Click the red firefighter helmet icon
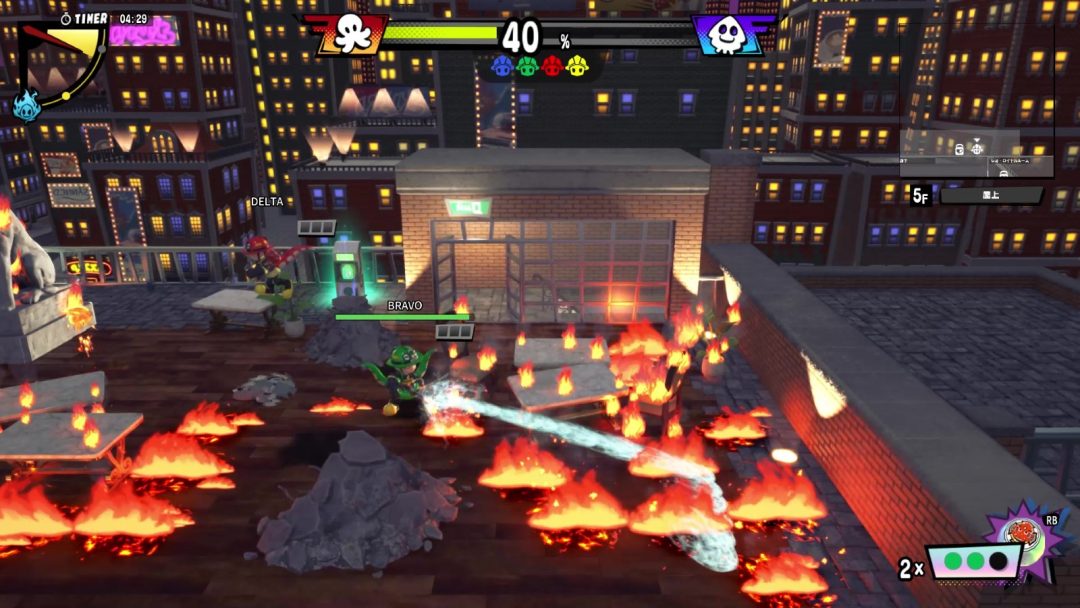The image size is (1080, 608). click(x=552, y=66)
